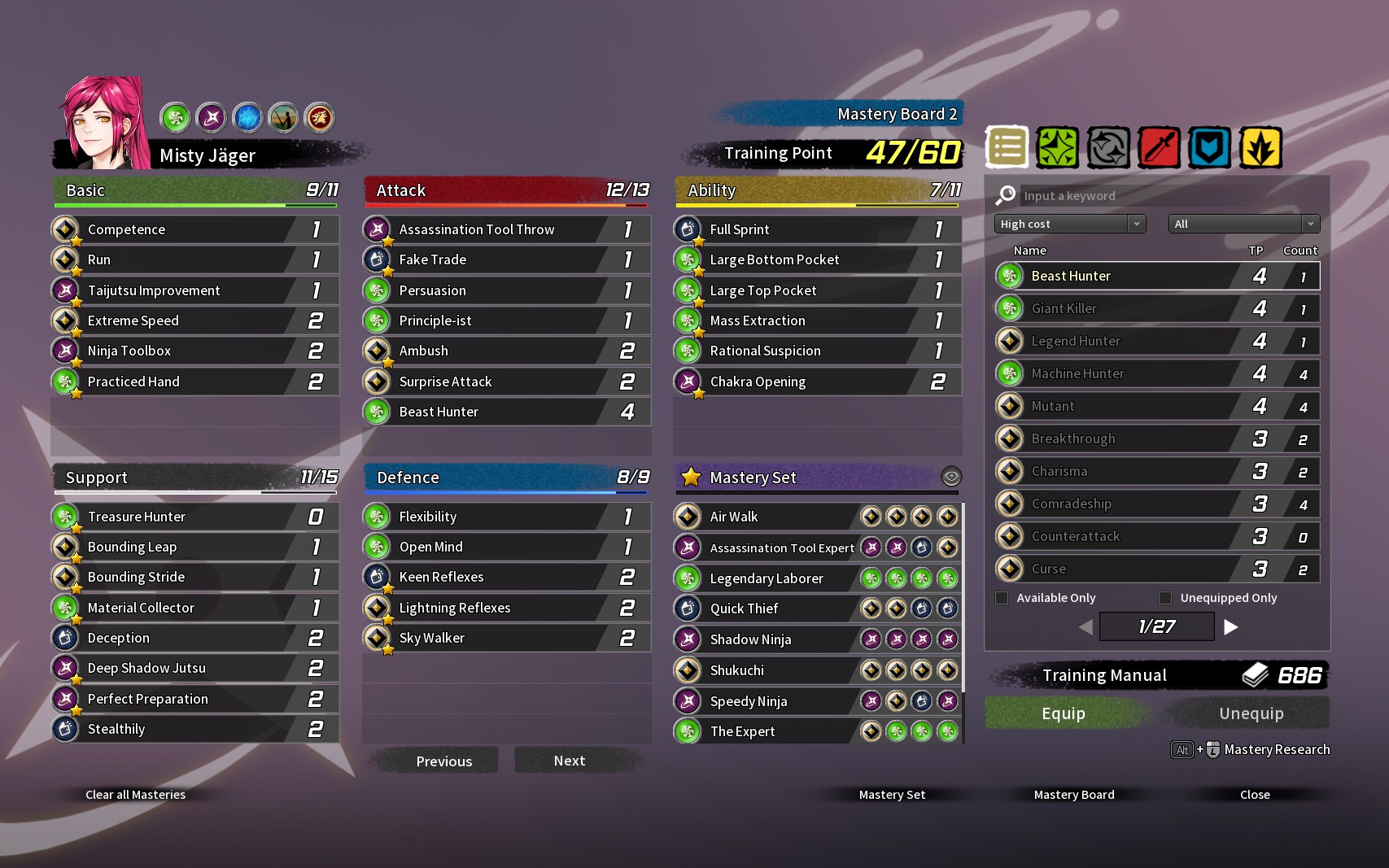Viewport: 1389px width, 868px height.
Task: Show the blue shield defence category tab
Action: click(x=1209, y=148)
